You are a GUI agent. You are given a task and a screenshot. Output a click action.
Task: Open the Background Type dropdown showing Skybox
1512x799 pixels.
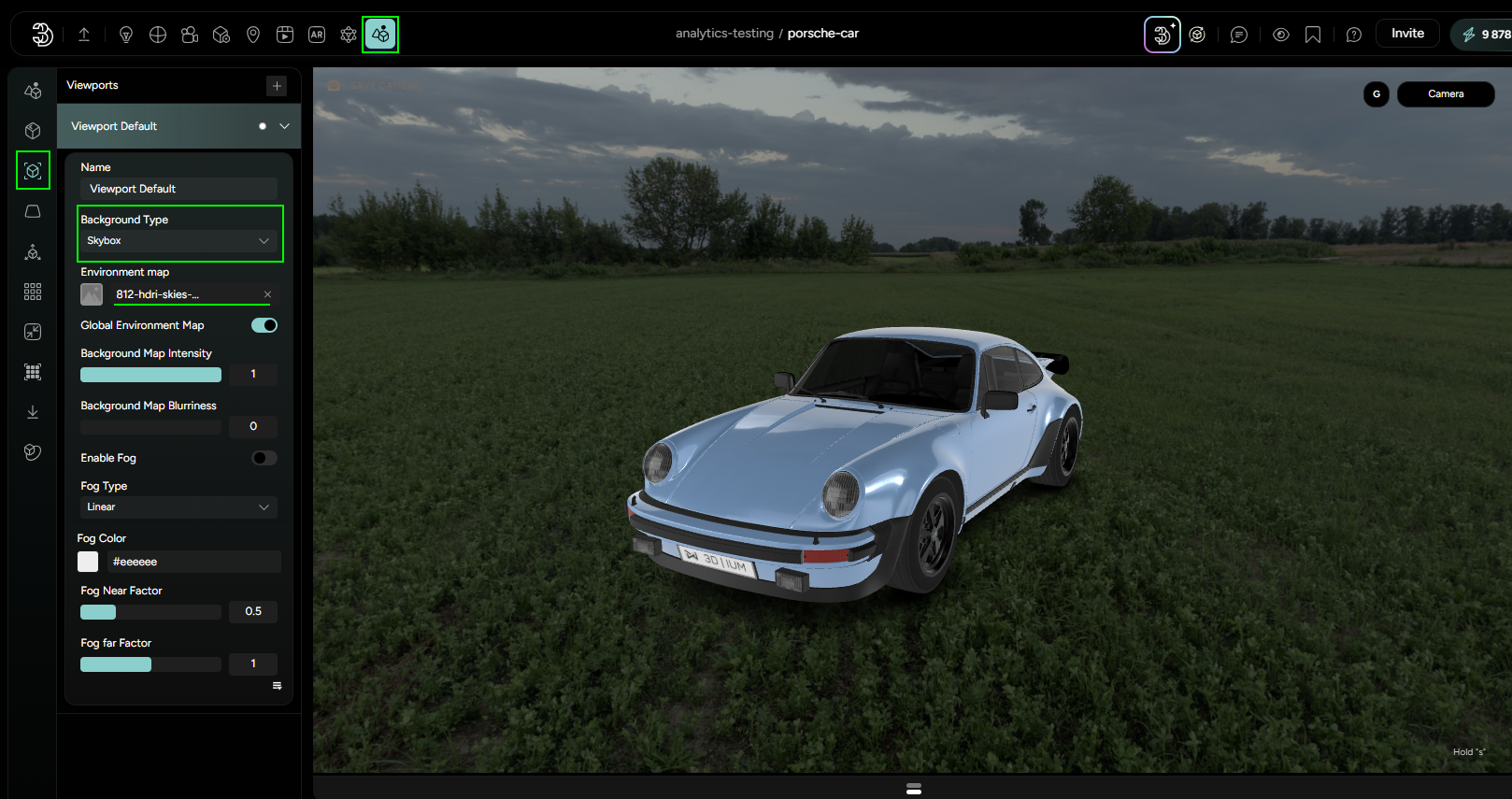[178, 240]
